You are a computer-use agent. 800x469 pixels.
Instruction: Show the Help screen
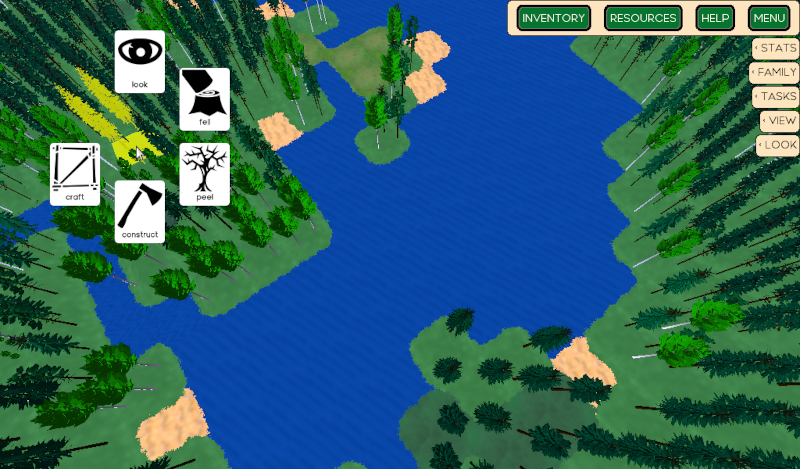715,18
